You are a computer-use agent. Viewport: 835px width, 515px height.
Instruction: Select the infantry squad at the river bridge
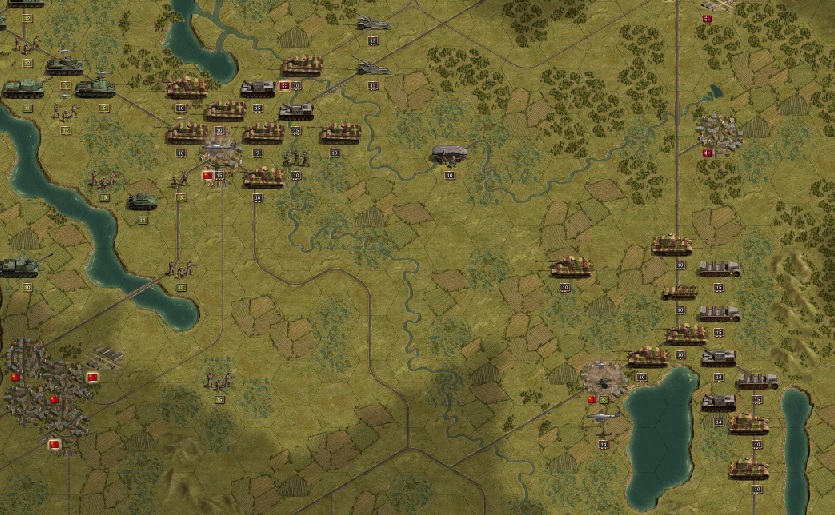click(x=181, y=268)
